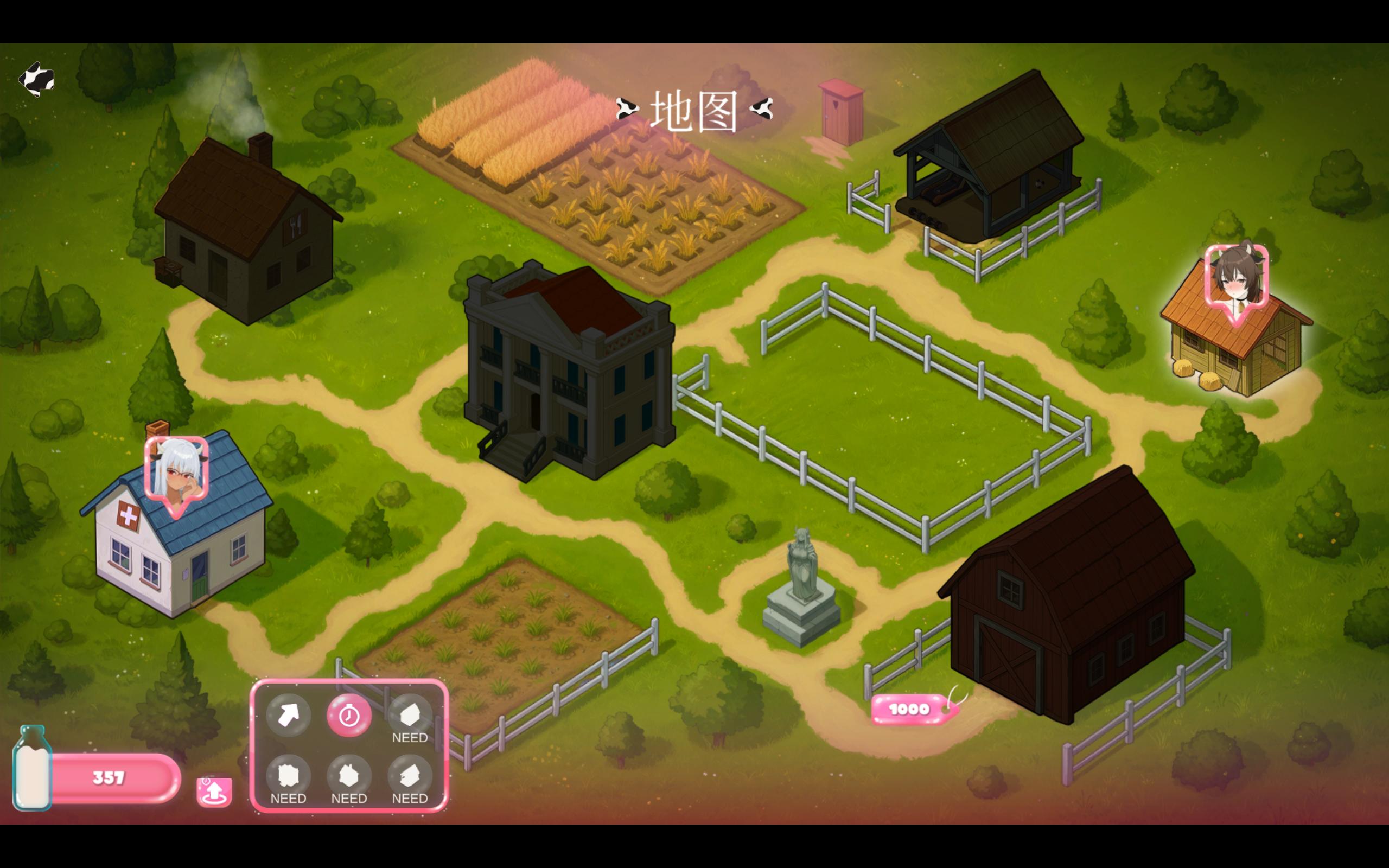Choose the chimney house silhouette bubble
1389x868 pixels.
coord(349,776)
